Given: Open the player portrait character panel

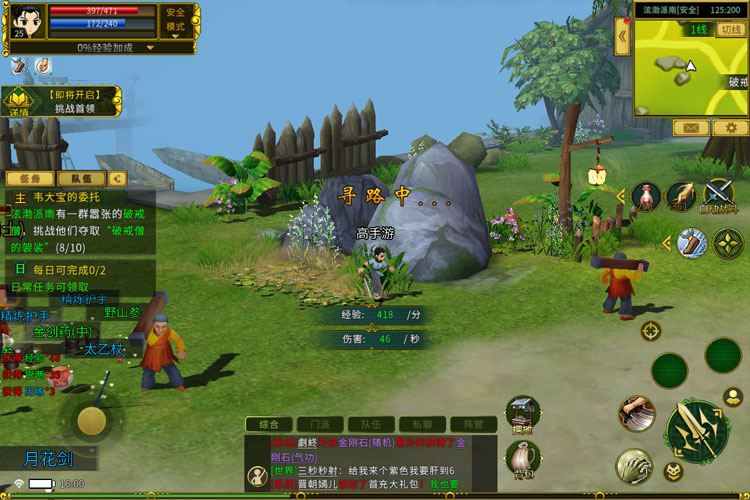Looking at the screenshot, I should pyautogui.click(x=26, y=18).
